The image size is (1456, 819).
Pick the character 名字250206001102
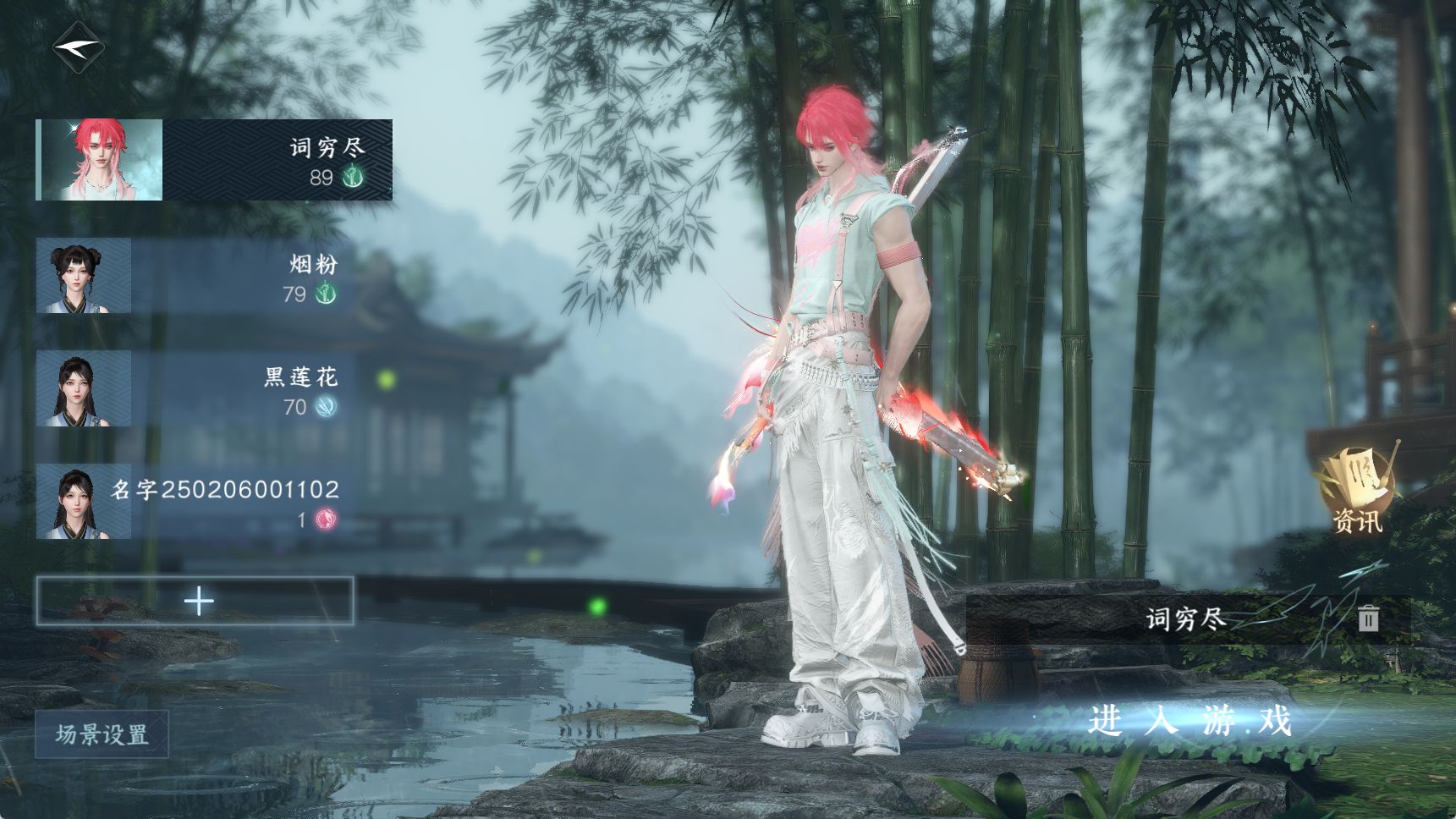click(195, 502)
